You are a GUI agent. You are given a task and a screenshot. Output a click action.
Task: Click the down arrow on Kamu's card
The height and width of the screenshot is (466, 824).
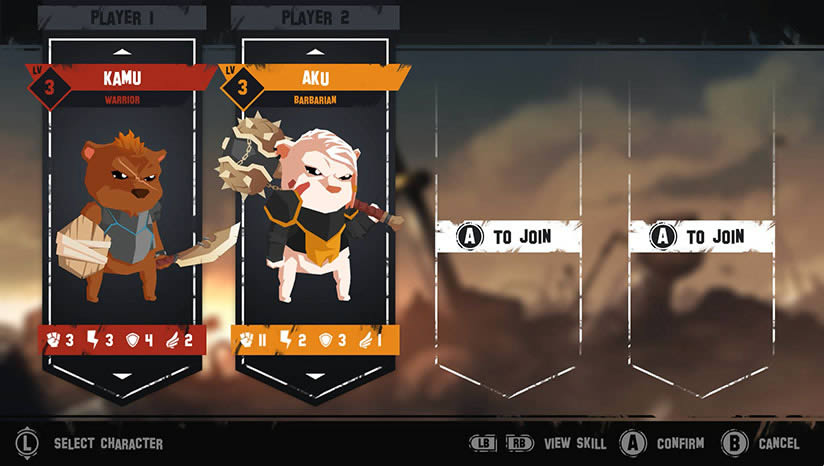point(123,376)
